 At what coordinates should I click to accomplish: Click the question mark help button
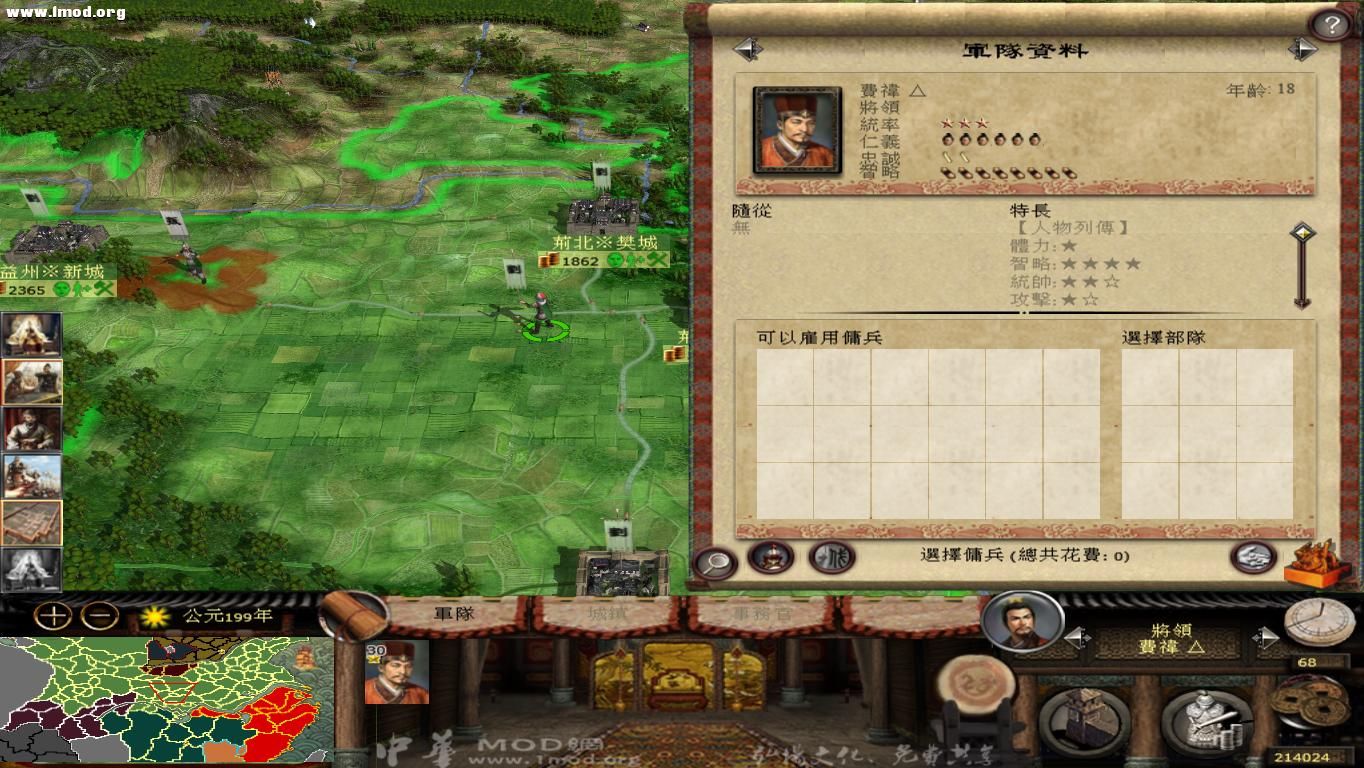[x=1333, y=22]
